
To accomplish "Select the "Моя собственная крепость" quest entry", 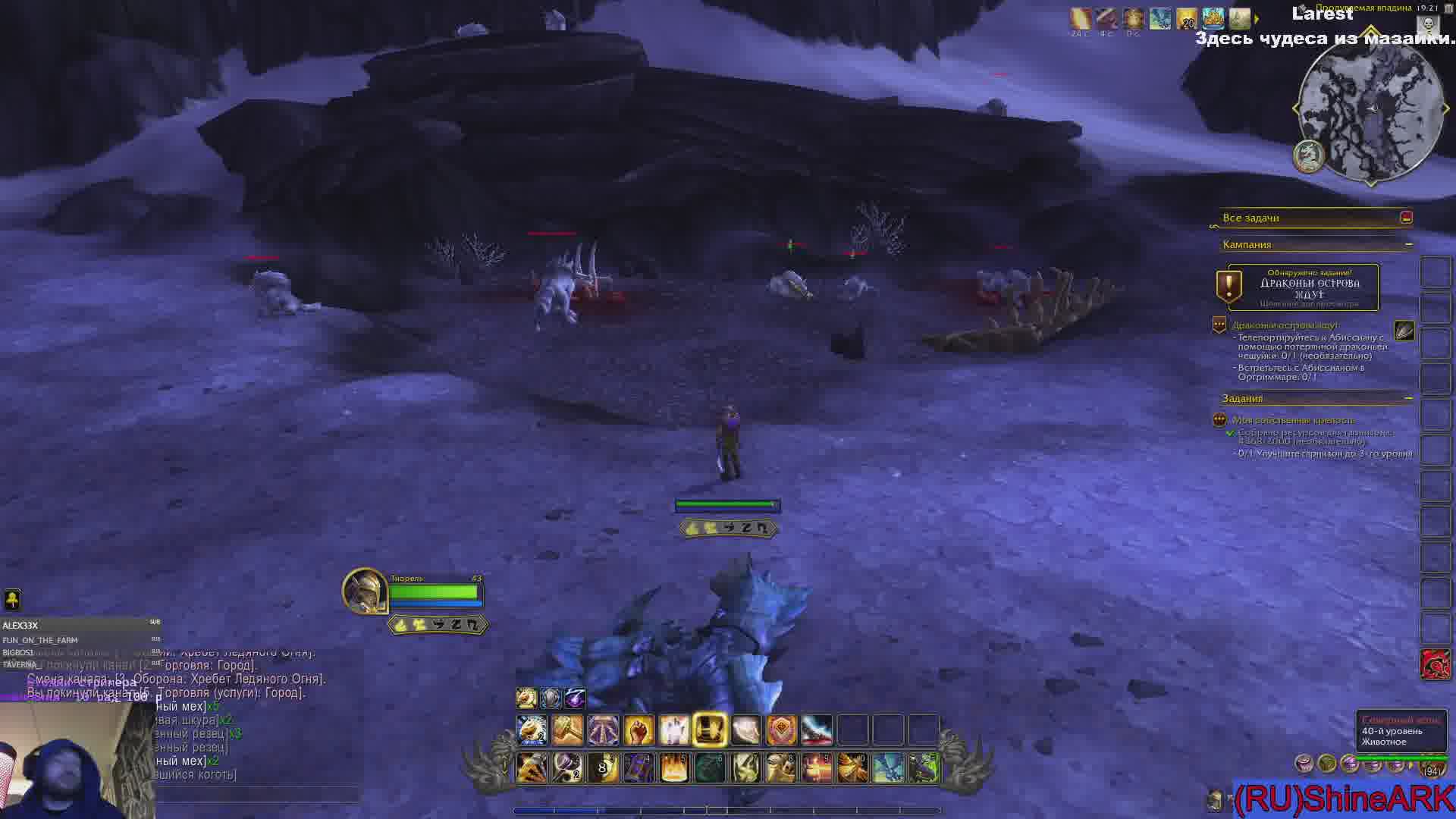I will pyautogui.click(x=1292, y=420).
